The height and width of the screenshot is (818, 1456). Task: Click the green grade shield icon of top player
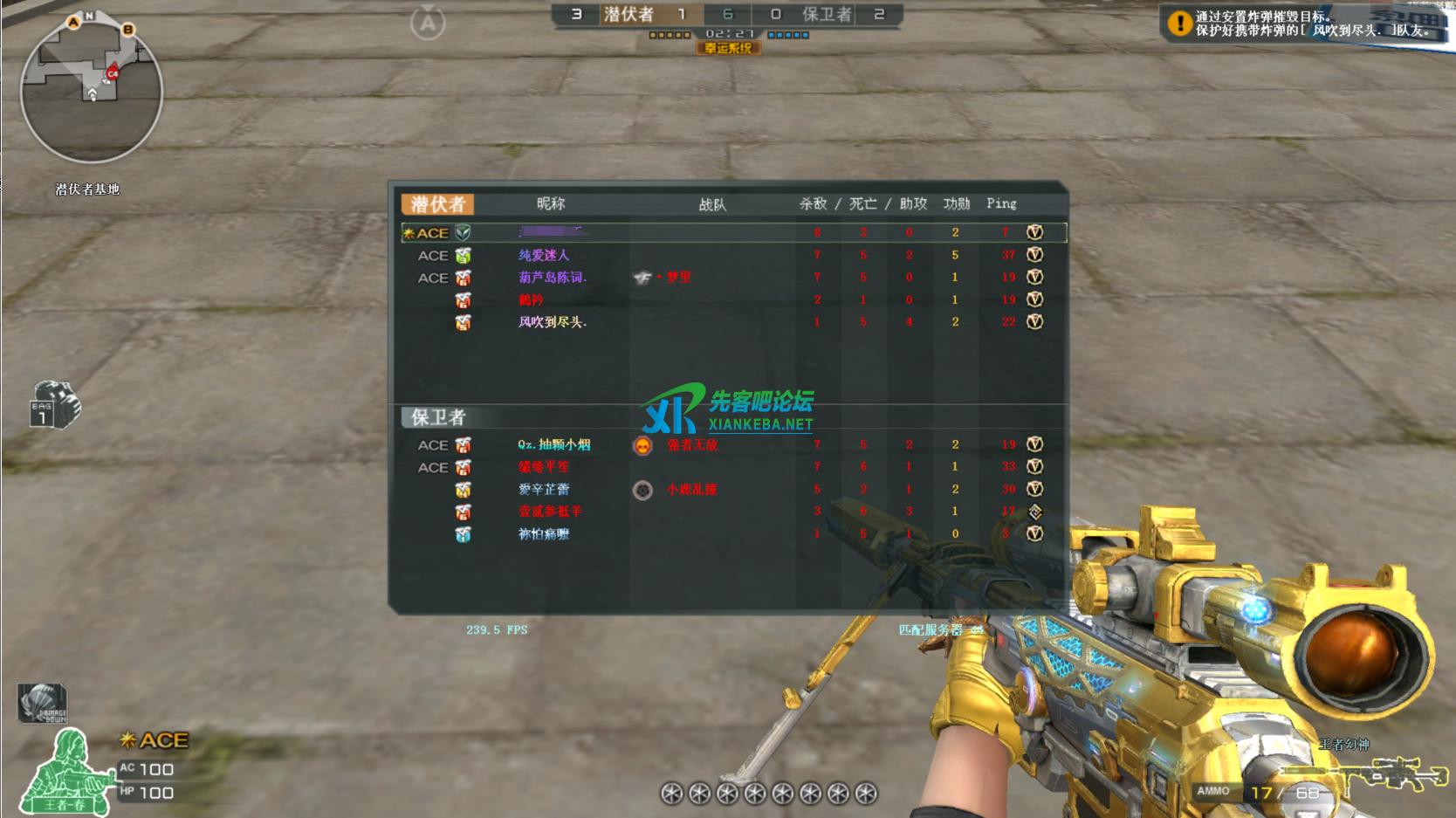coord(463,232)
